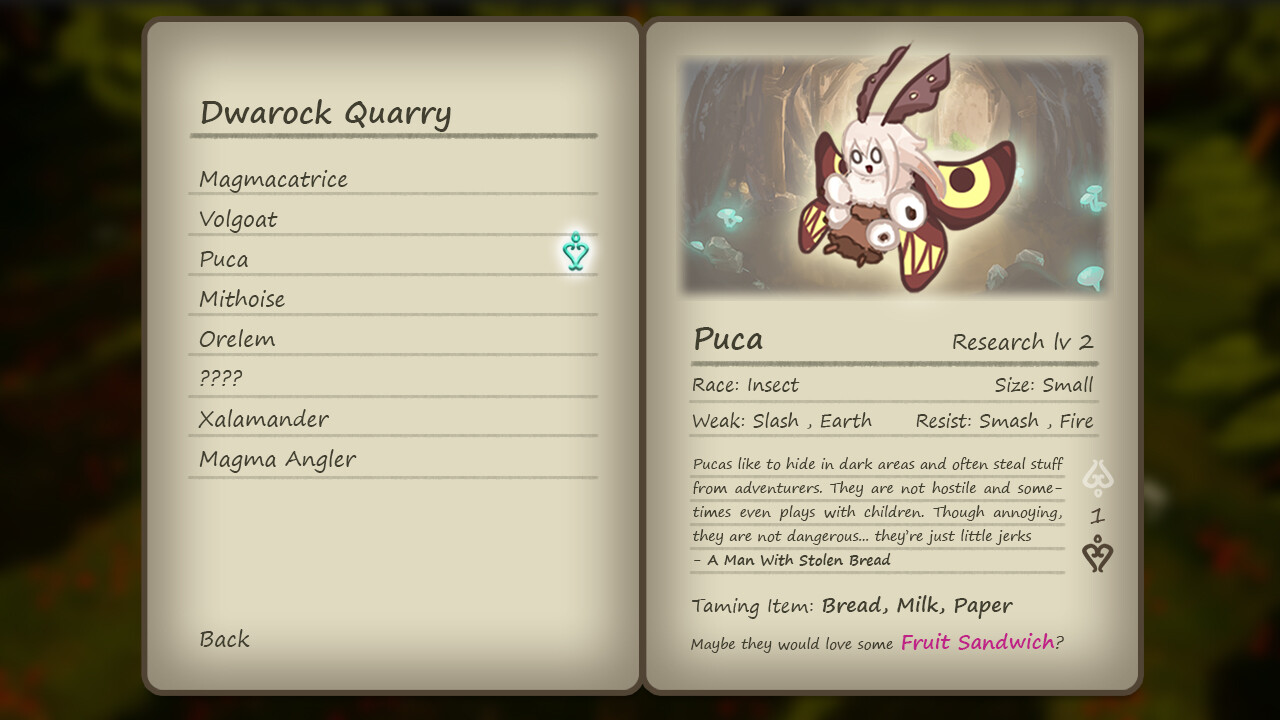The width and height of the screenshot is (1280, 720).
Task: Click Back to exit the bestiary
Action: (x=224, y=639)
